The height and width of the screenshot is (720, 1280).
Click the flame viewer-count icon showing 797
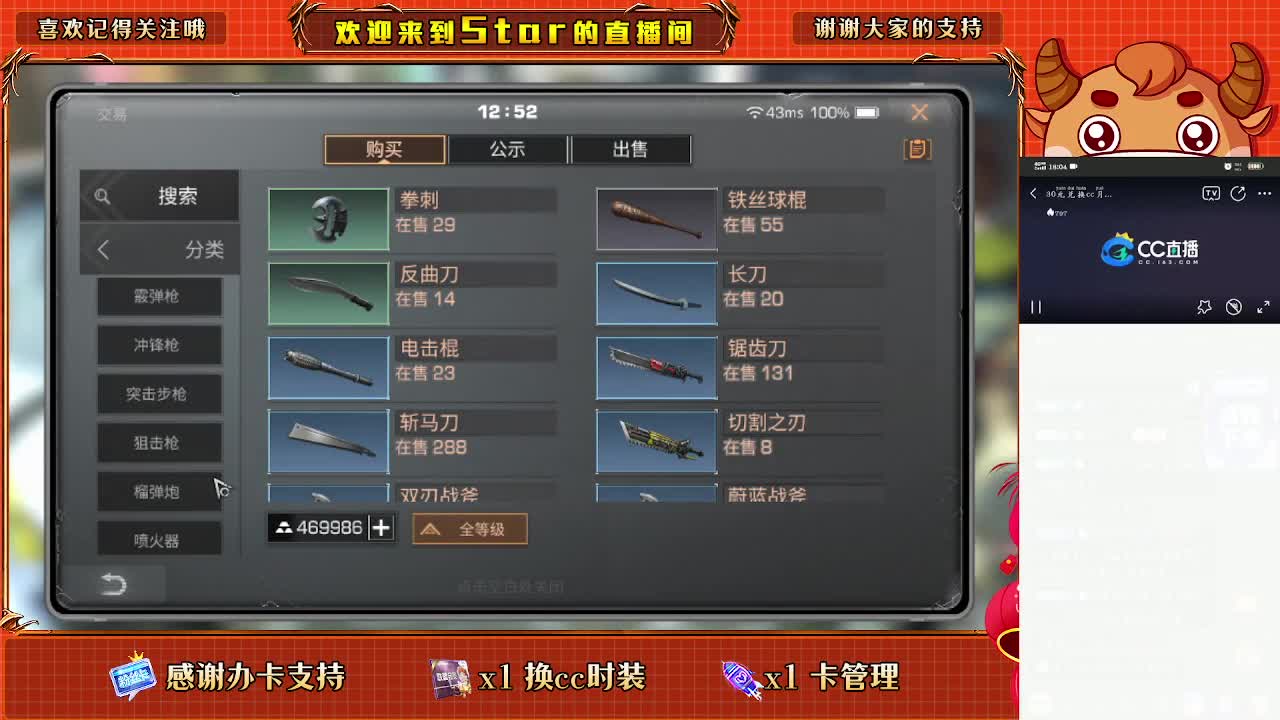(x=1052, y=213)
